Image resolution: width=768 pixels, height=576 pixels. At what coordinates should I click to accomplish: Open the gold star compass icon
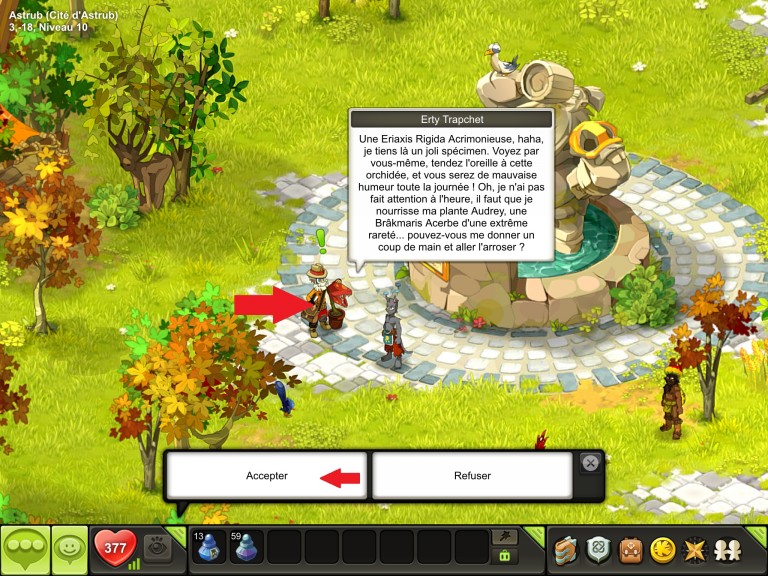click(x=695, y=550)
